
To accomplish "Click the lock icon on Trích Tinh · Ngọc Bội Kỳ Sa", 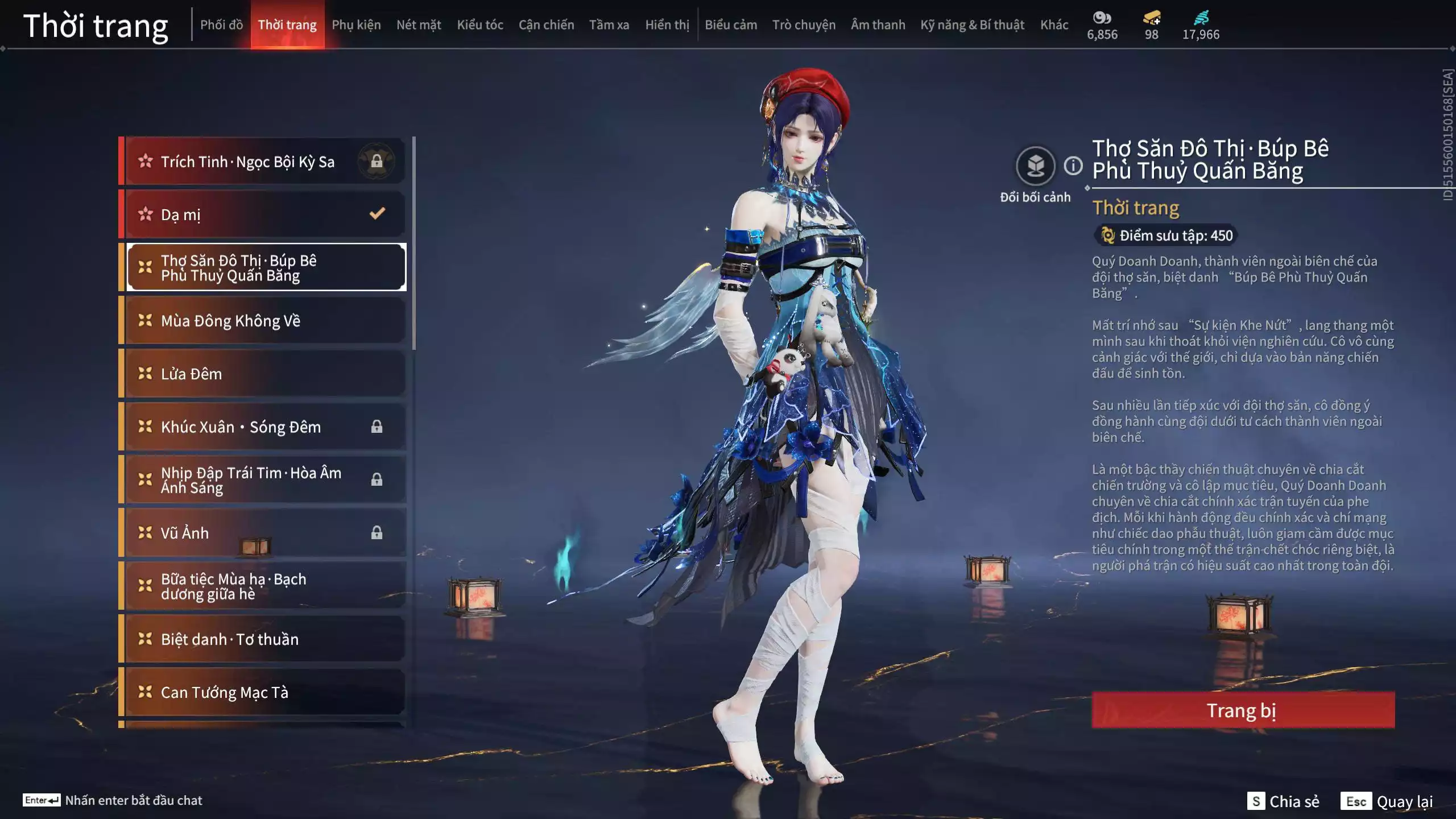I will [x=376, y=160].
